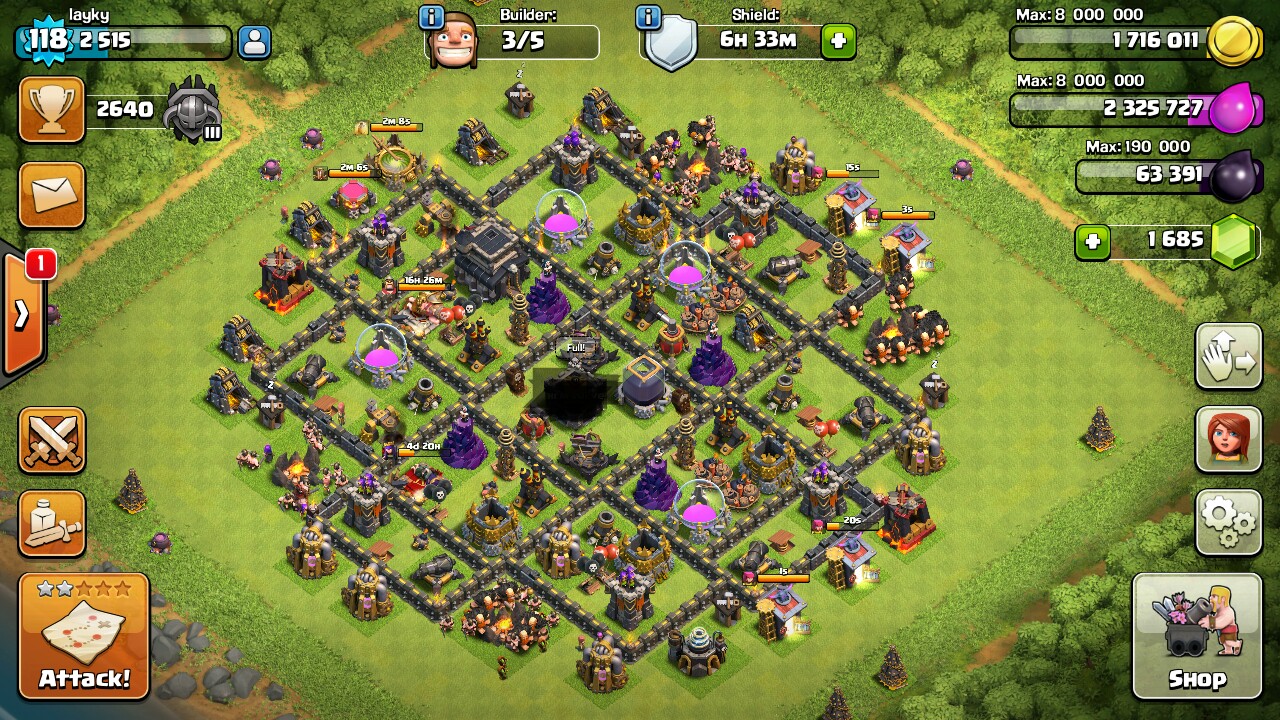The image size is (1280, 720).
Task: Open the settings gears button
Action: pyautogui.click(x=1228, y=521)
